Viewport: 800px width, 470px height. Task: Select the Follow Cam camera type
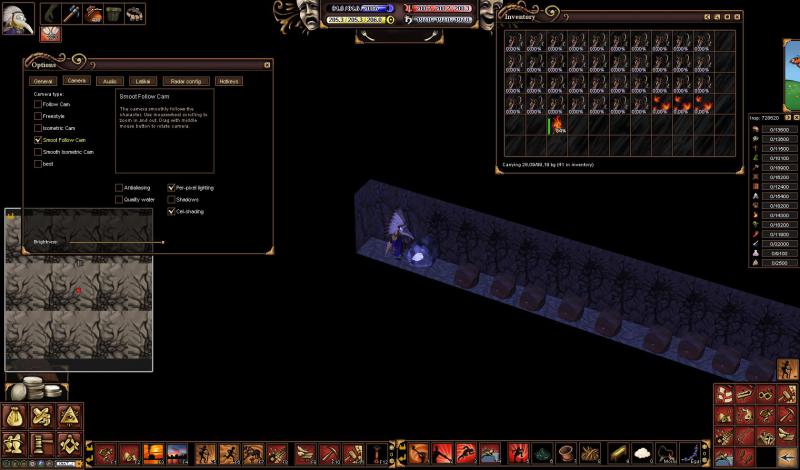[38, 104]
